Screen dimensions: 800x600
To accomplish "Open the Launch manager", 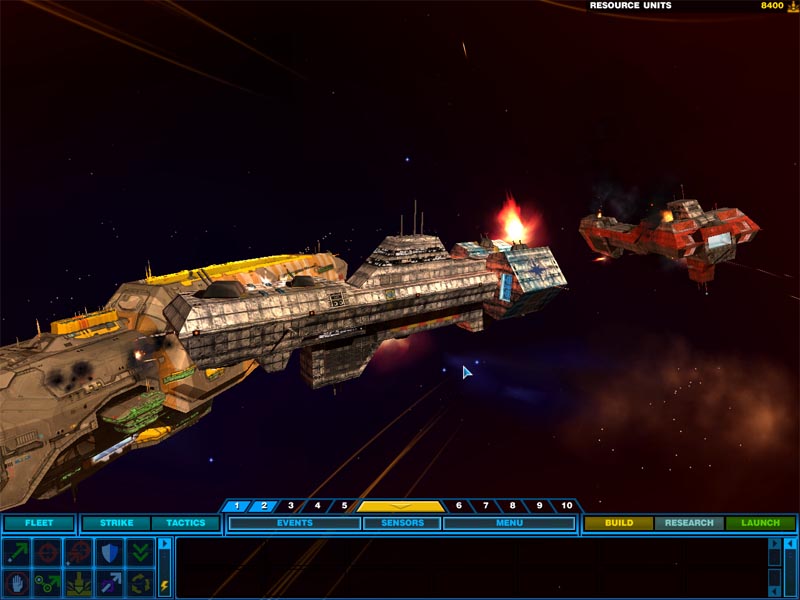I will click(760, 523).
